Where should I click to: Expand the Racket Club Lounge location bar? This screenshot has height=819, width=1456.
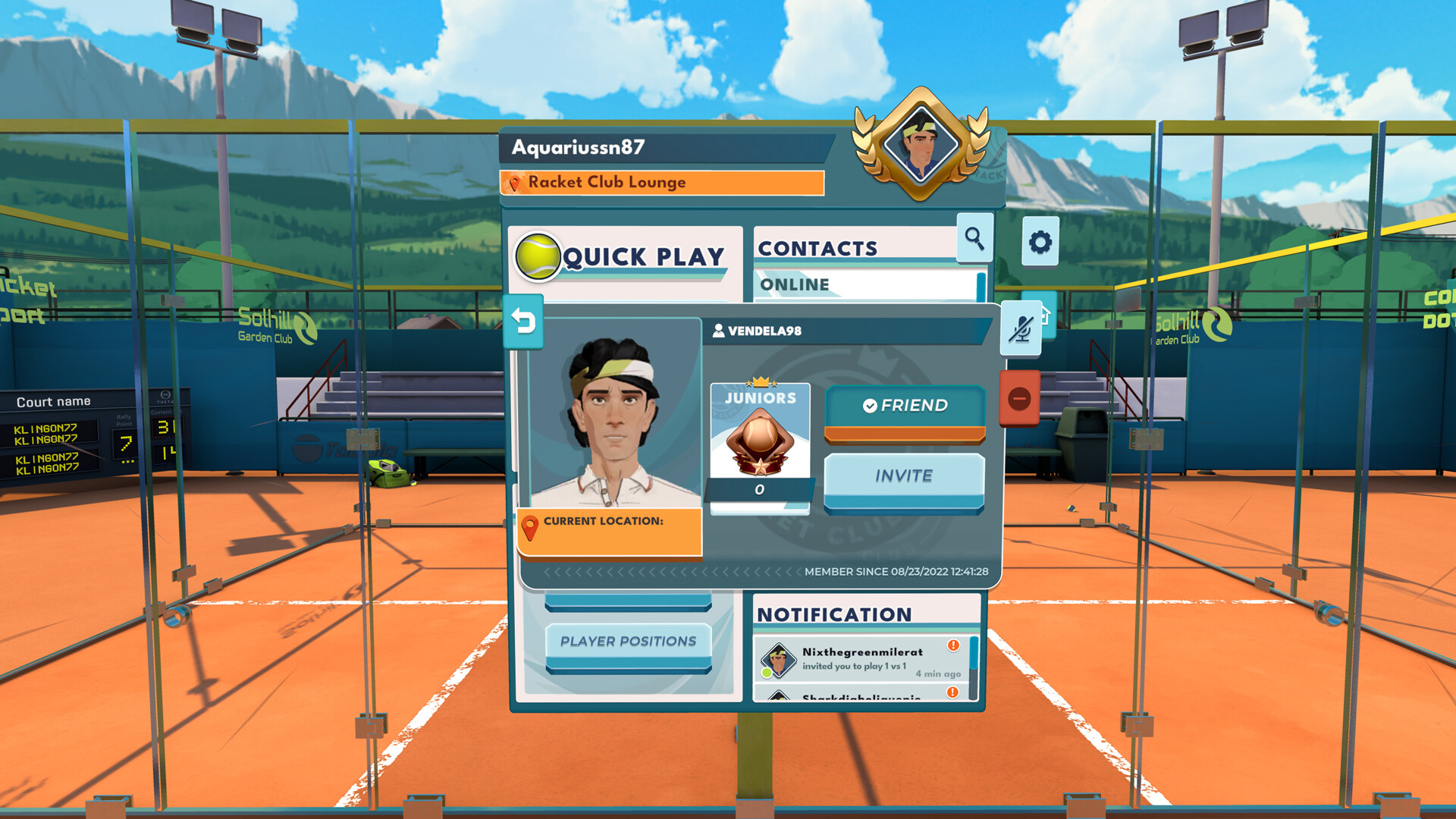(664, 182)
